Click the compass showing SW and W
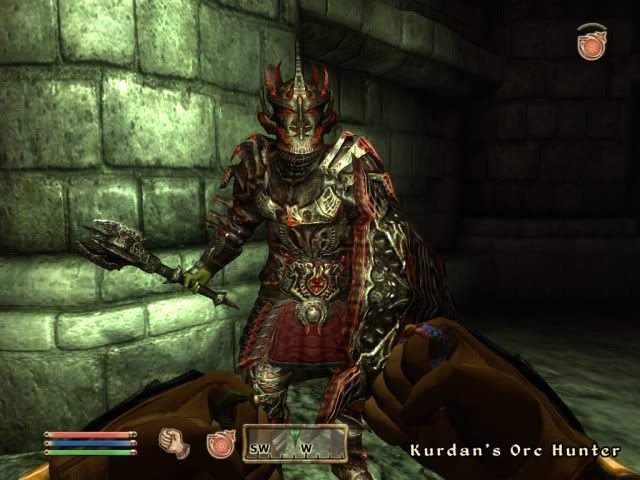The image size is (640, 480). [x=295, y=442]
